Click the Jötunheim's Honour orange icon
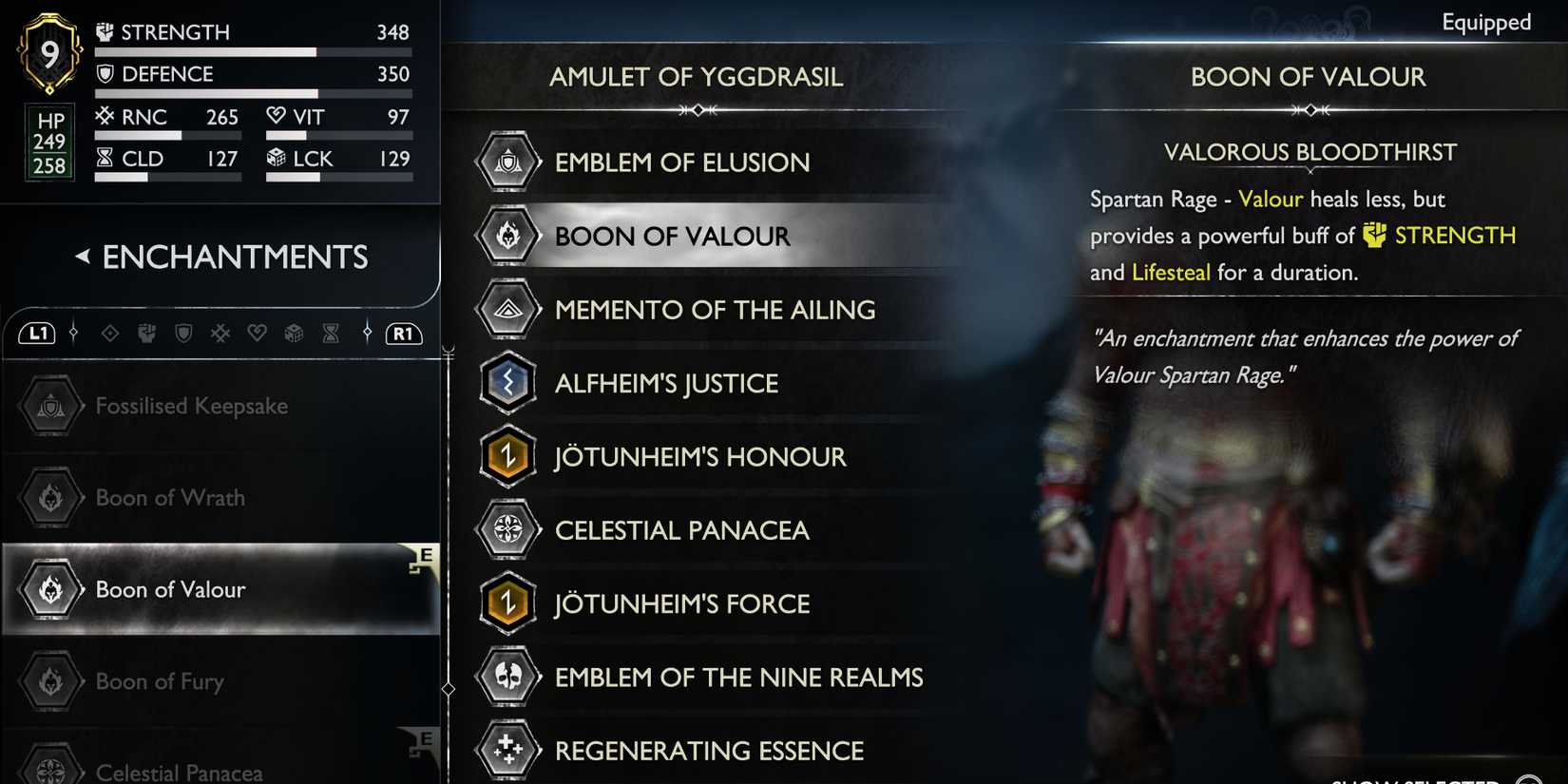 (x=508, y=456)
